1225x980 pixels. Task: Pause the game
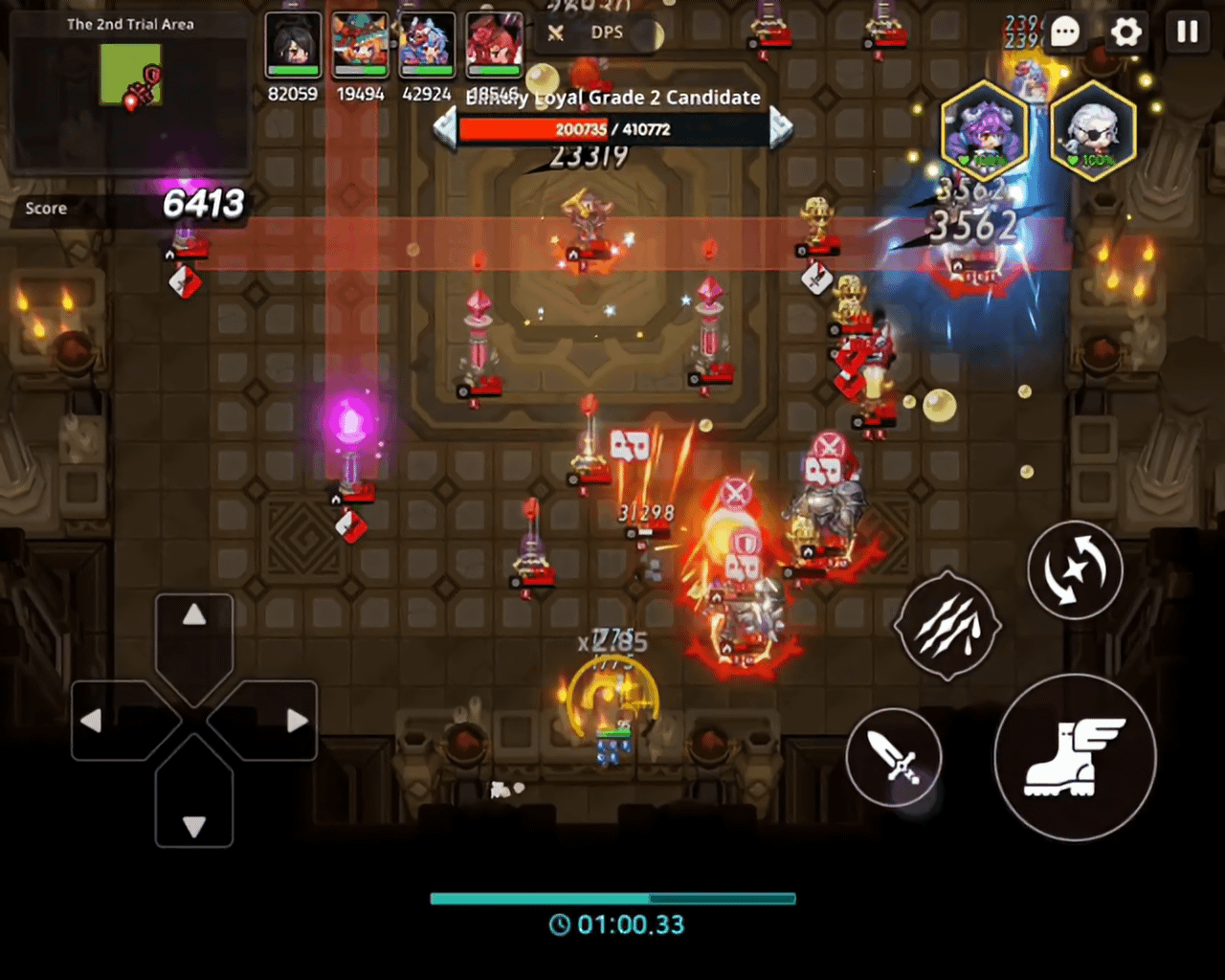click(x=1187, y=33)
